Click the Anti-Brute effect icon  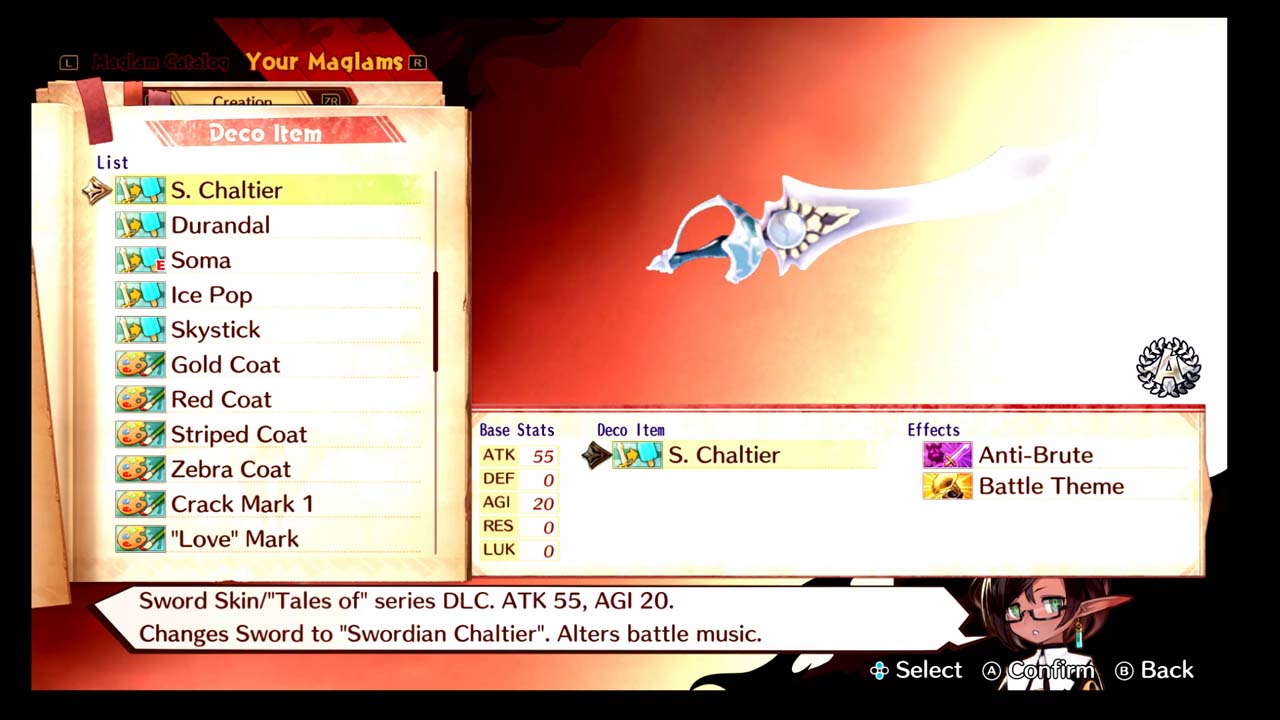(946, 455)
